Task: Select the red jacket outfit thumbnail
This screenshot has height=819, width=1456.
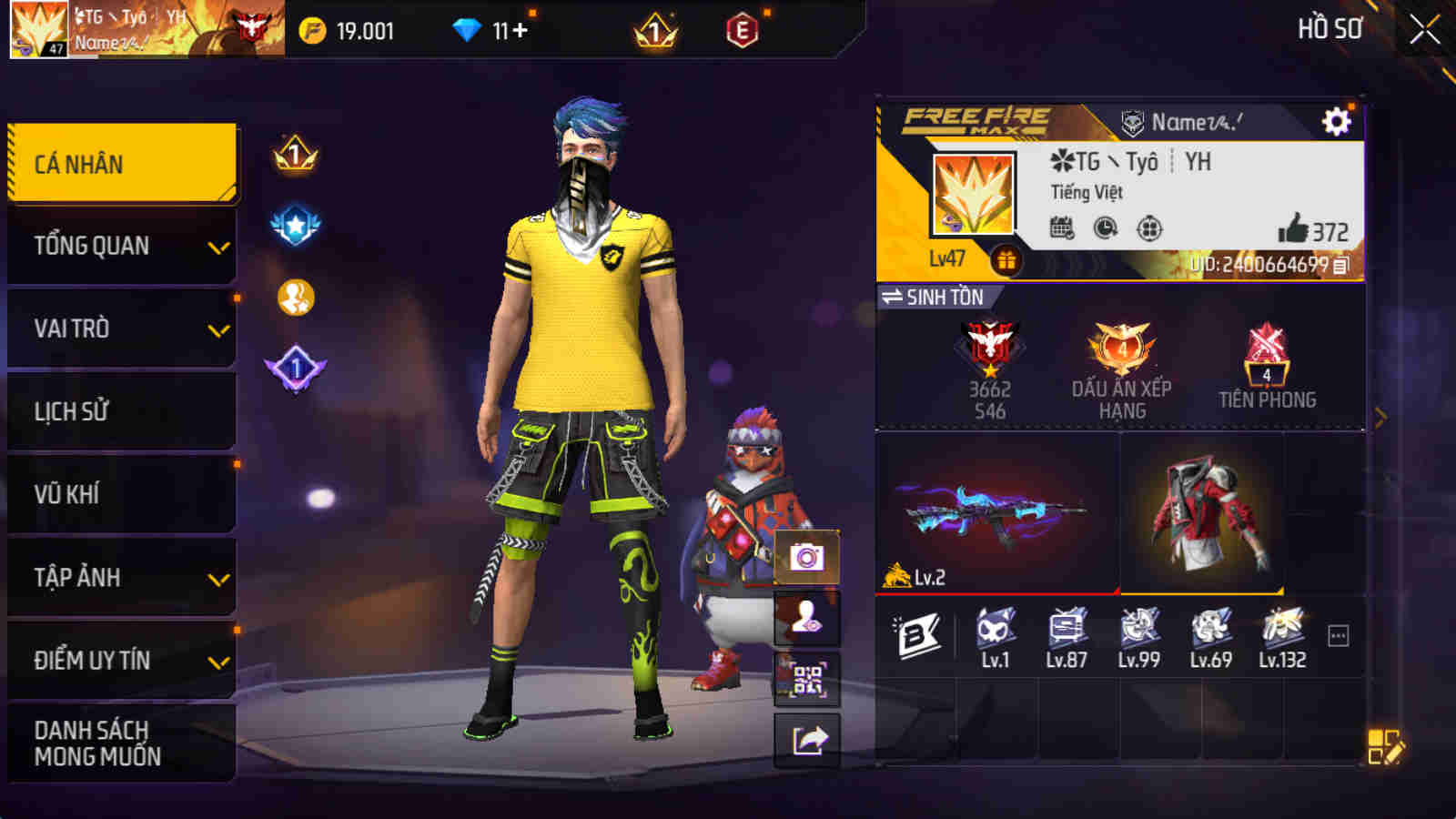Action: click(x=1201, y=510)
